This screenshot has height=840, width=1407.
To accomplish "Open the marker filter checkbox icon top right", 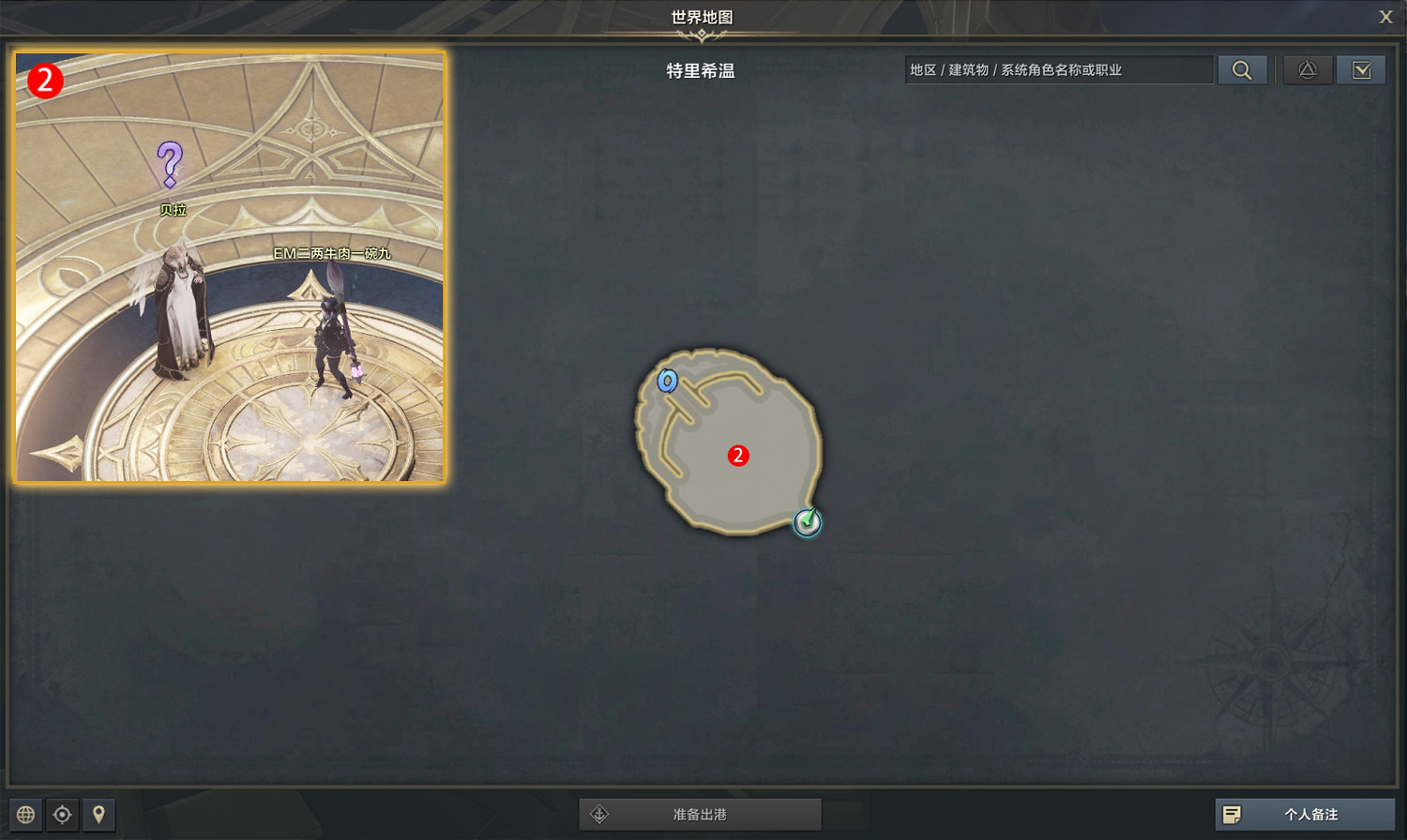I will pyautogui.click(x=1362, y=69).
